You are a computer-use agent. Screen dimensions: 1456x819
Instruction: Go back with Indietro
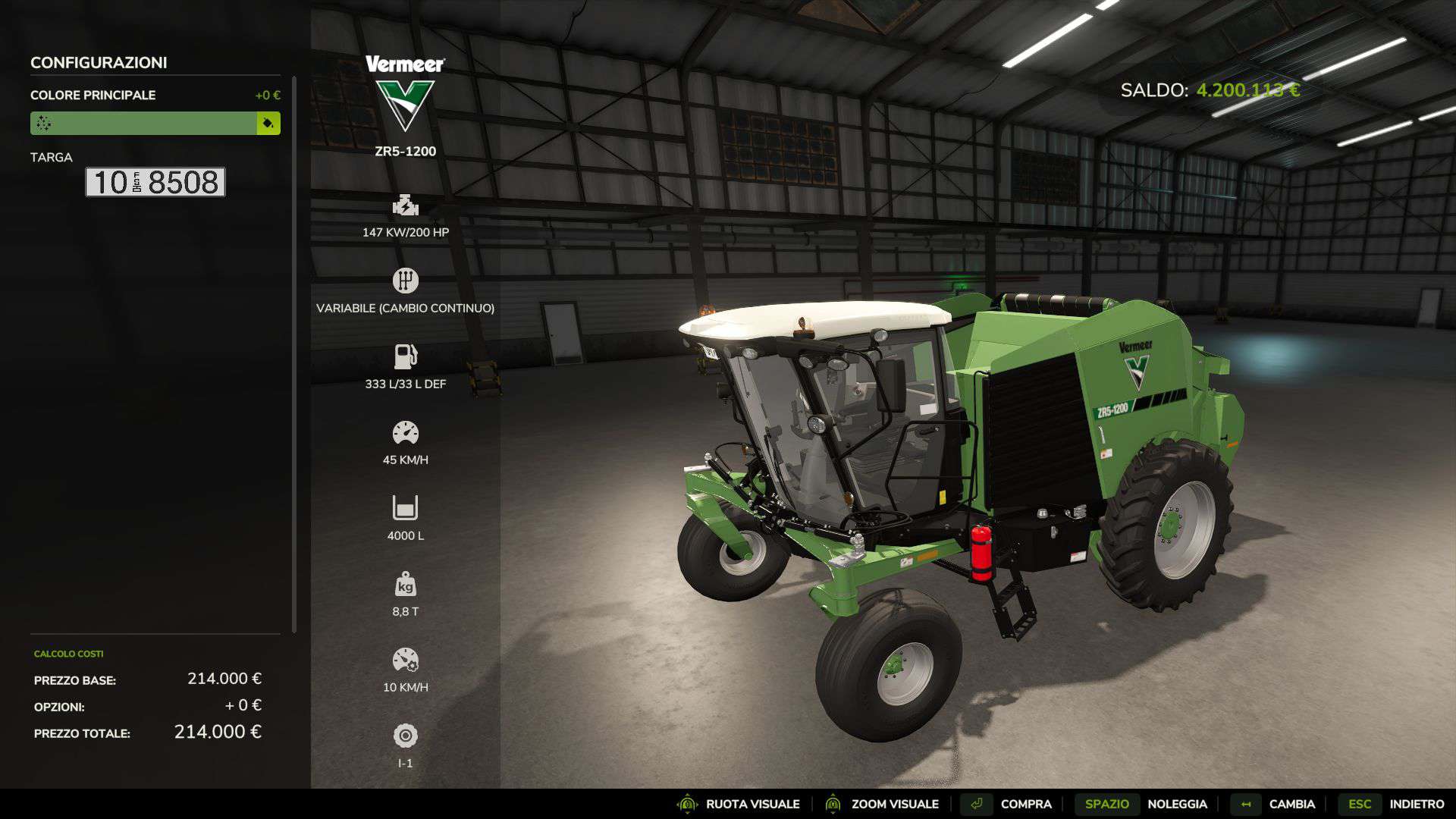click(x=1393, y=804)
